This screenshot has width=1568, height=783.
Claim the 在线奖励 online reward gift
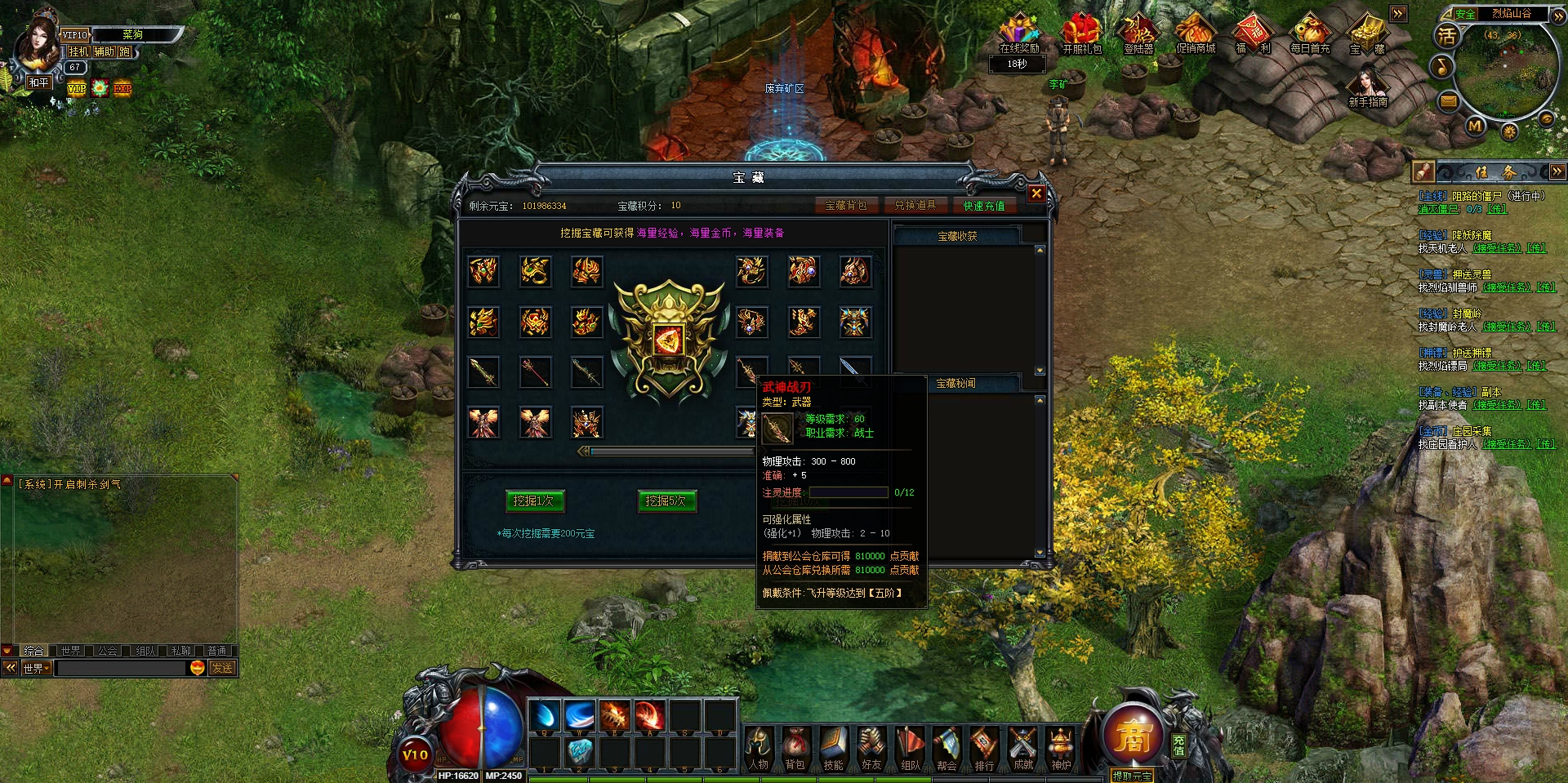tap(1019, 34)
